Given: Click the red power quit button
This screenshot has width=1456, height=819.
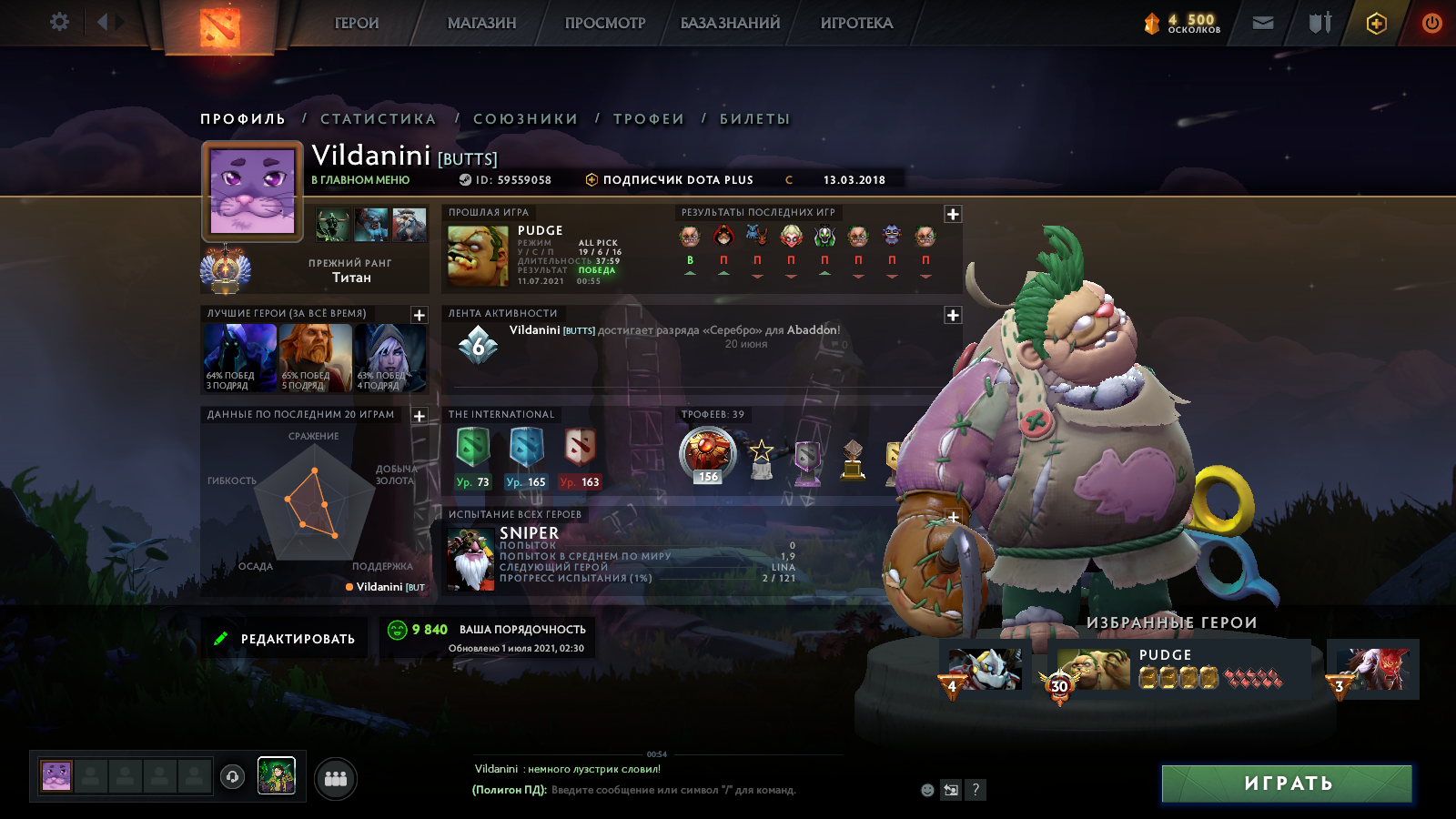Looking at the screenshot, I should point(1431,23).
